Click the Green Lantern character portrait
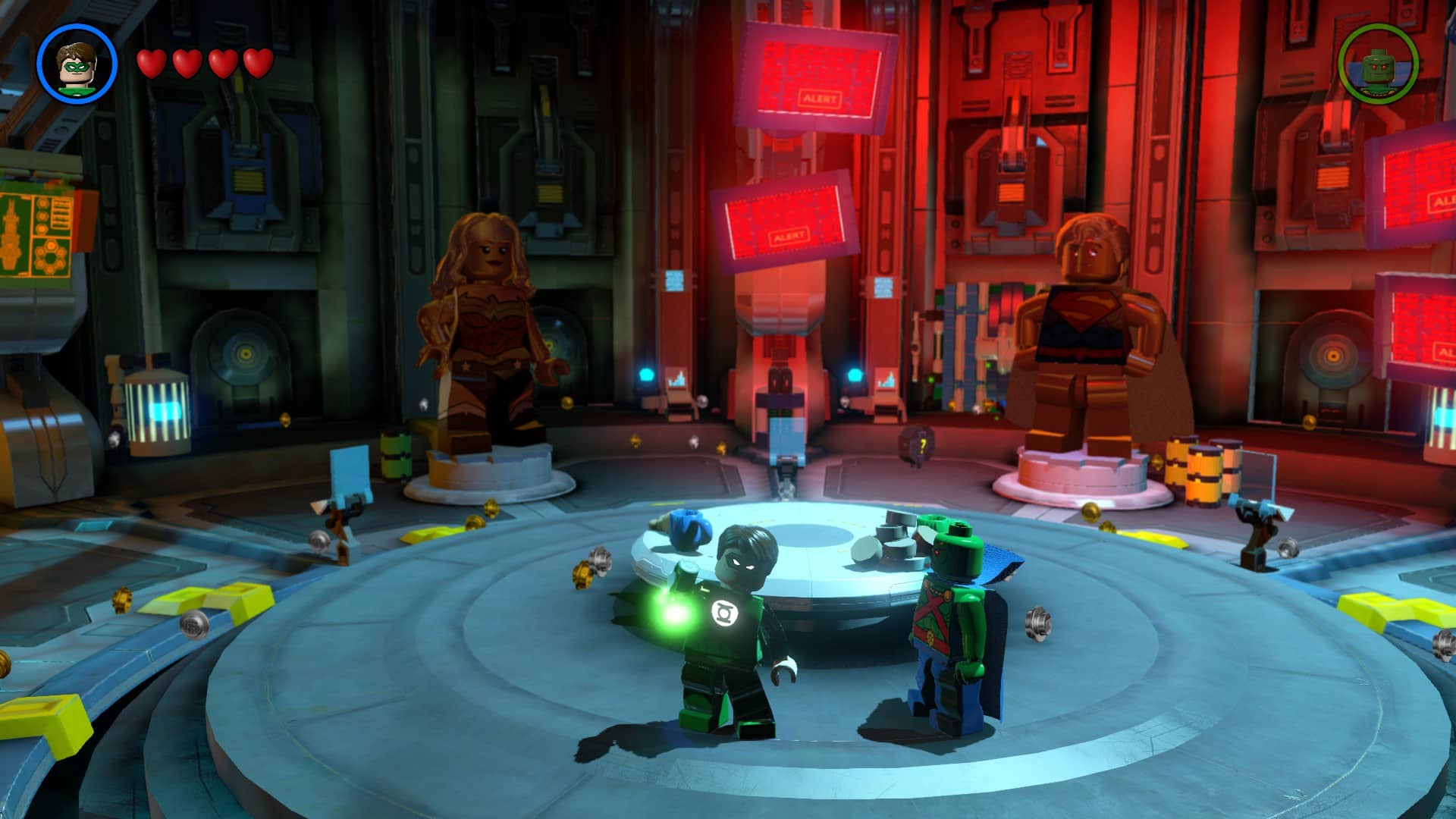The width and height of the screenshot is (1456, 819). coord(77,63)
